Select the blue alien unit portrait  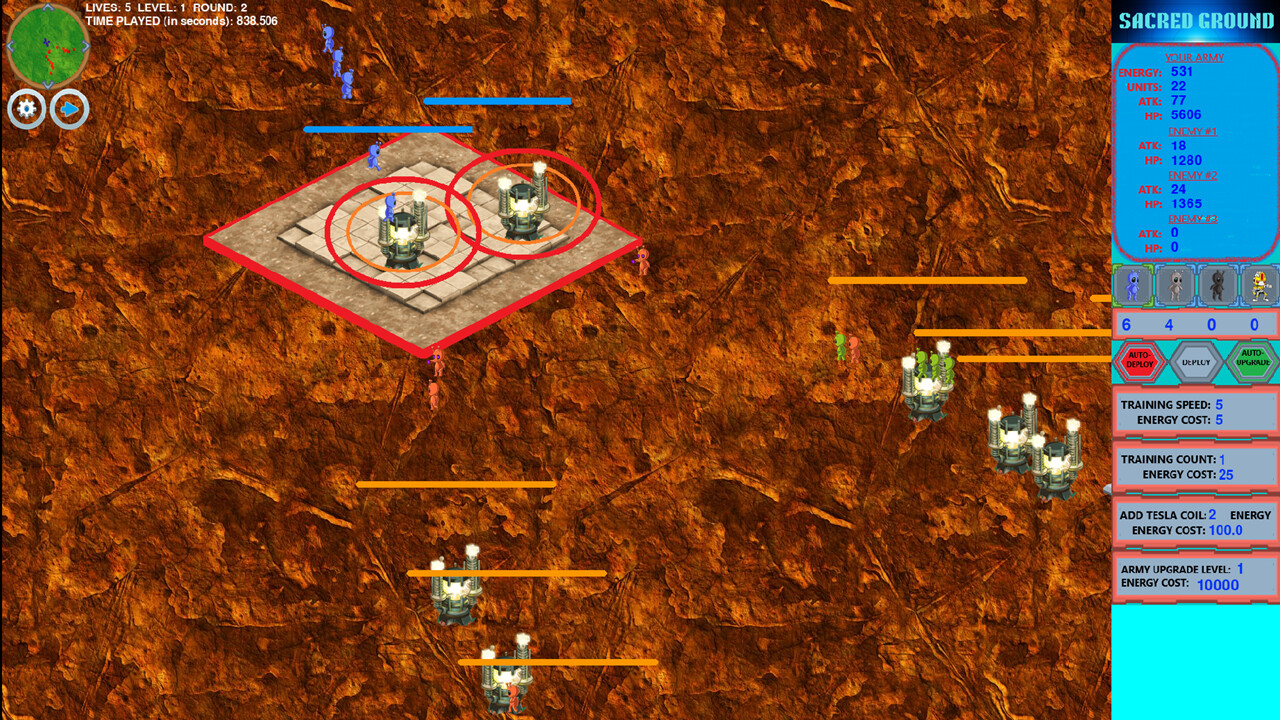1131,286
